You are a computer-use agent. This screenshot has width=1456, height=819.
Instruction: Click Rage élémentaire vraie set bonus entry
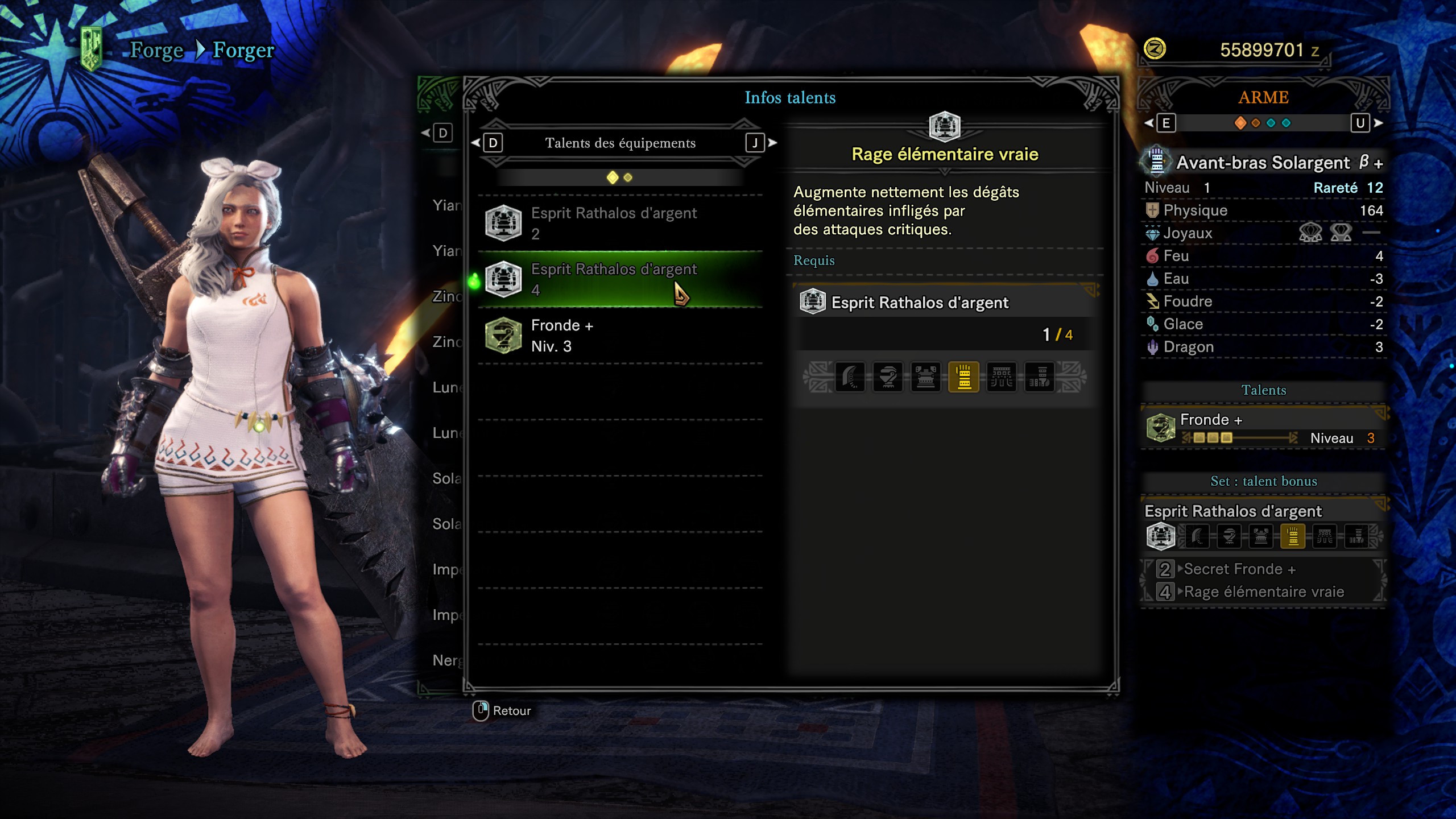(x=1263, y=592)
